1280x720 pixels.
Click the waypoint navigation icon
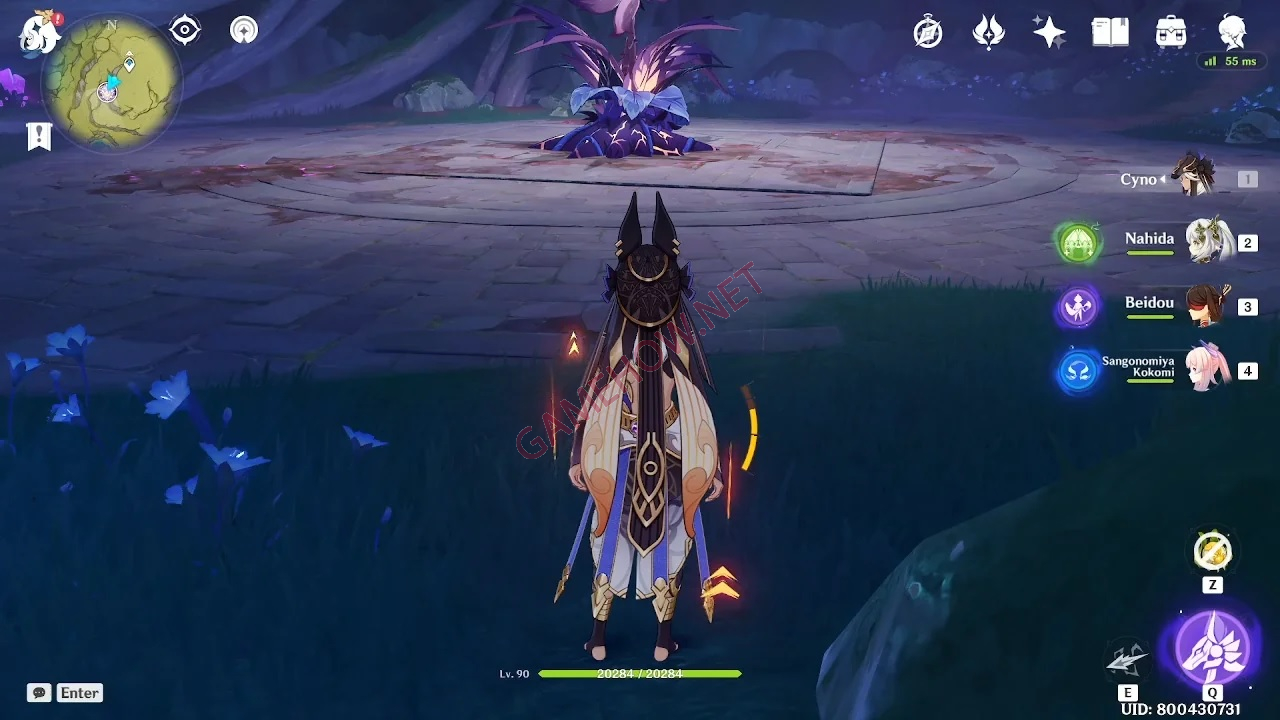242,29
